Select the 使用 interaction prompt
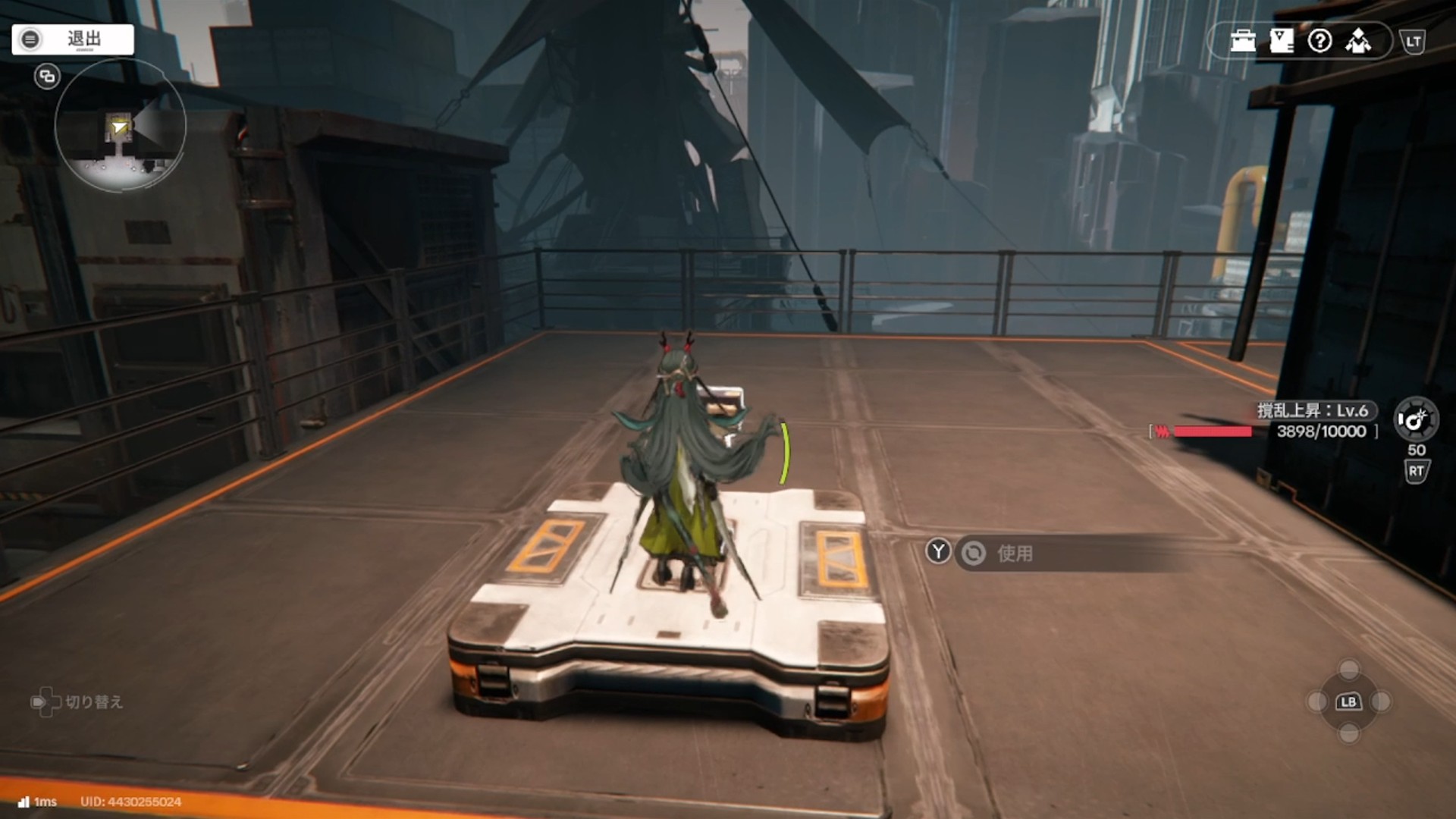 pos(1014,554)
